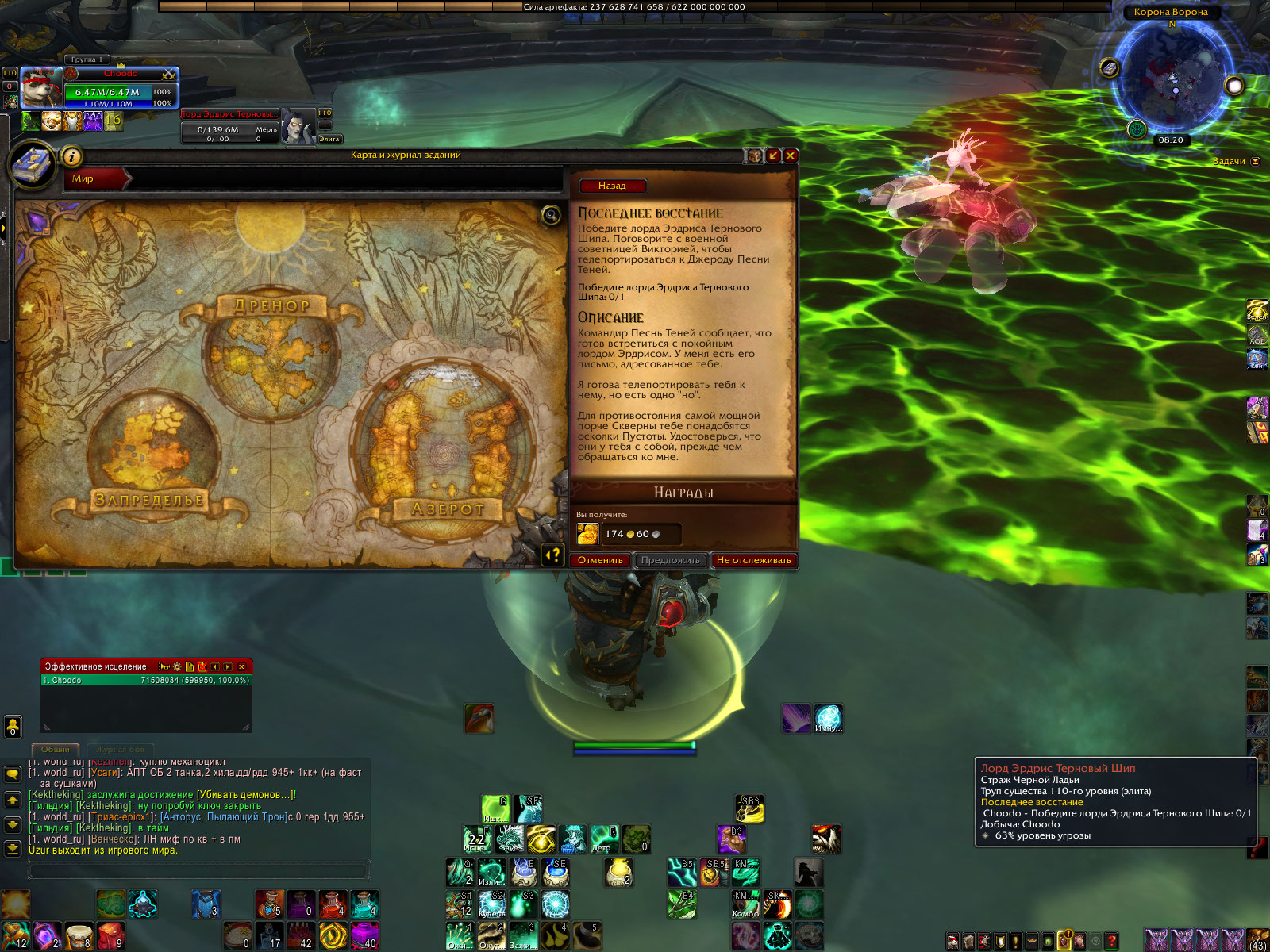Open the map help question-mark button
The height and width of the screenshot is (952, 1270).
click(x=552, y=555)
